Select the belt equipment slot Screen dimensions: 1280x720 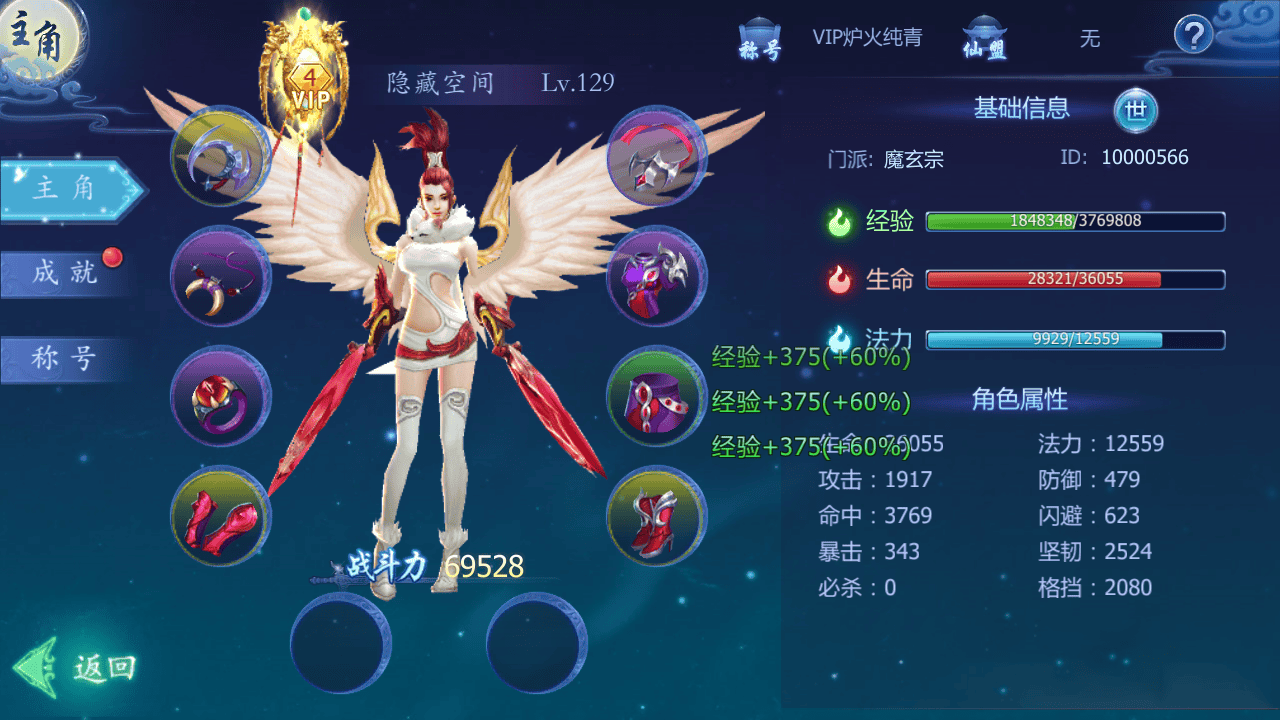pyautogui.click(x=655, y=398)
